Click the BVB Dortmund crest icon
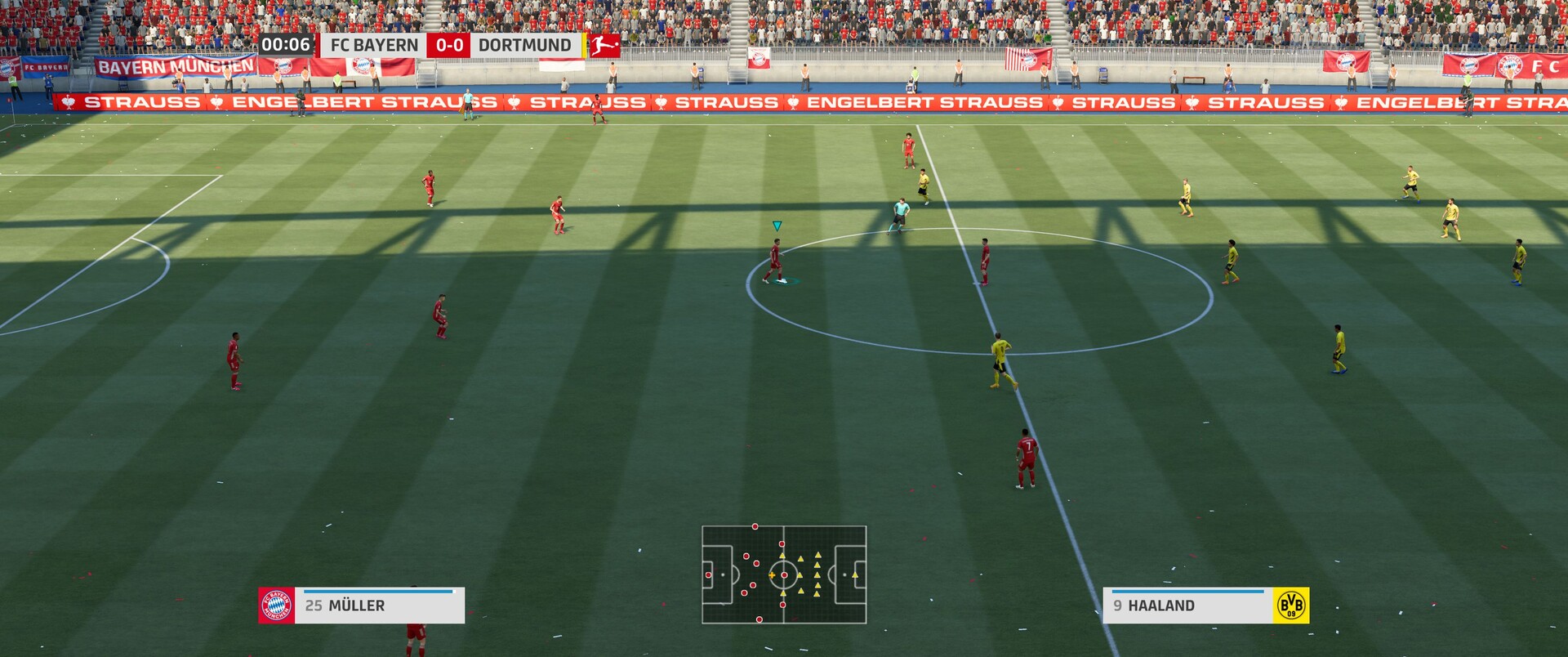Screen dimensions: 1568x657 coord(1290,606)
